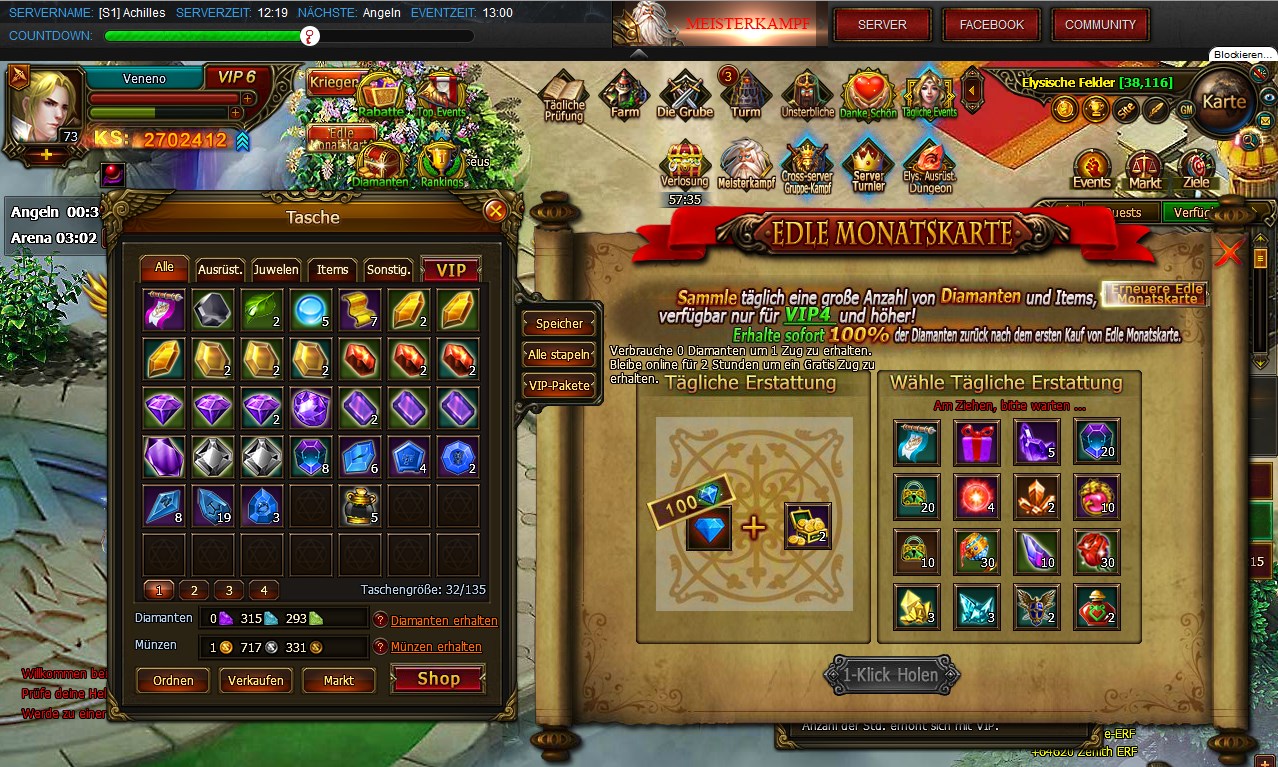Open the FACEBOOK header button
This screenshot has width=1278, height=767.
[991, 25]
